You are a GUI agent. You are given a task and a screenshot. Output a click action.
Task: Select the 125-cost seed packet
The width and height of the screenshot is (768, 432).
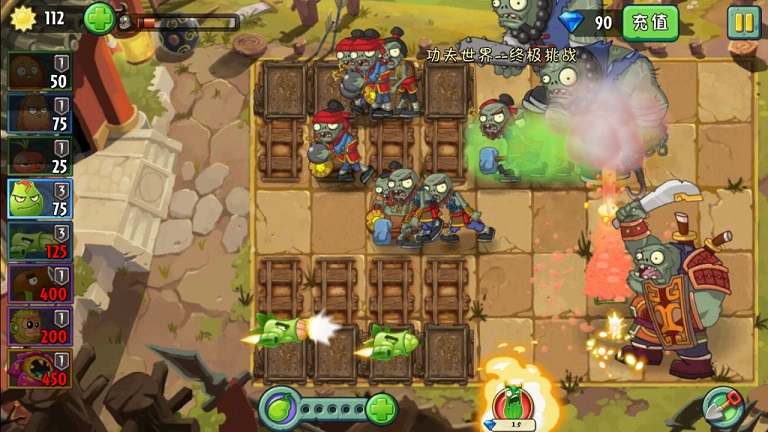click(39, 241)
